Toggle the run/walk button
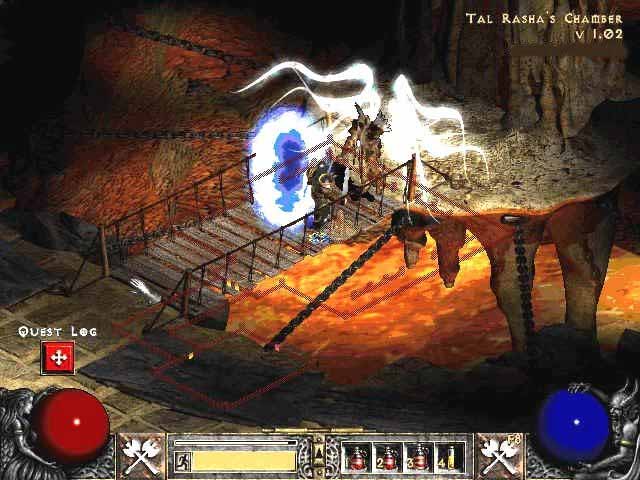This screenshot has height=480, width=640. tap(182, 460)
